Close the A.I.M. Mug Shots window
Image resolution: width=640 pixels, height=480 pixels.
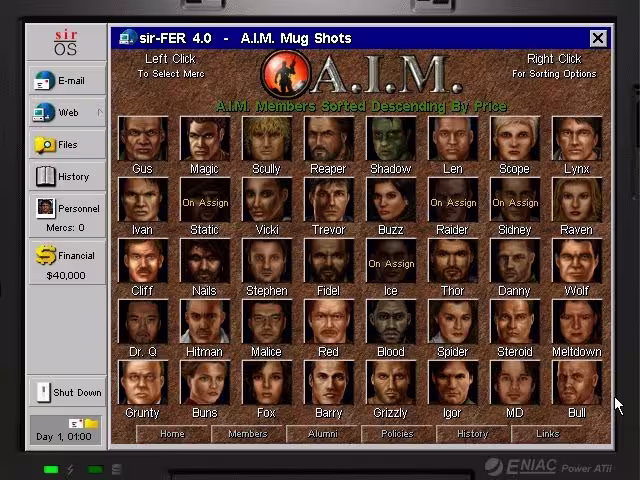pyautogui.click(x=597, y=38)
